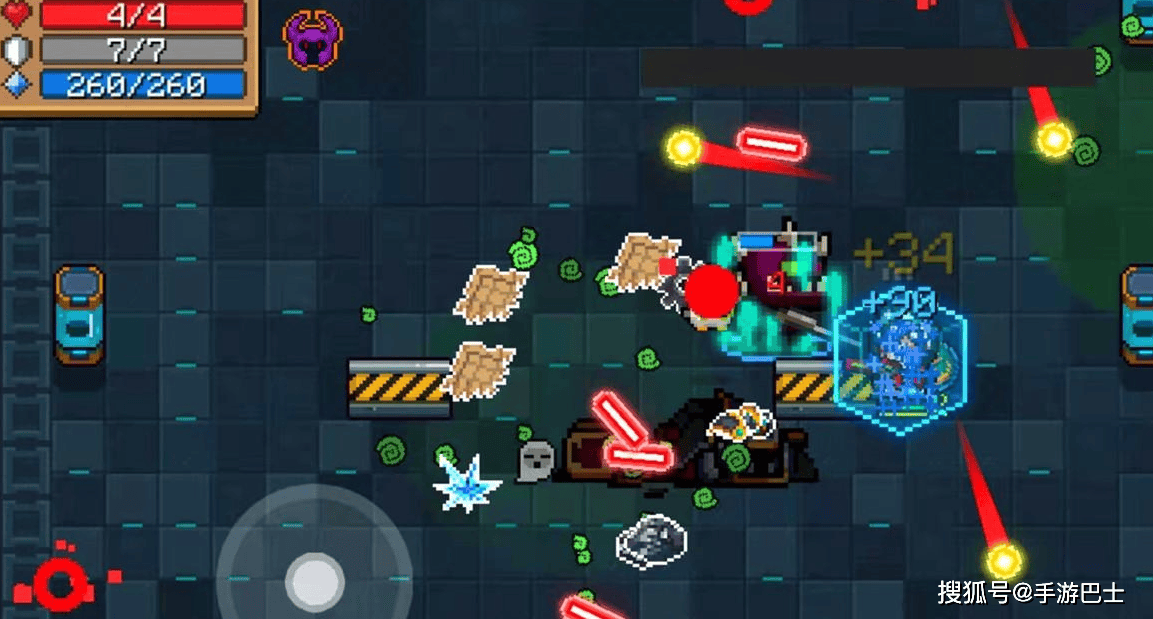Select the purple horned helmet buff icon
Viewport: 1153px width, 619px height.
click(x=312, y=40)
